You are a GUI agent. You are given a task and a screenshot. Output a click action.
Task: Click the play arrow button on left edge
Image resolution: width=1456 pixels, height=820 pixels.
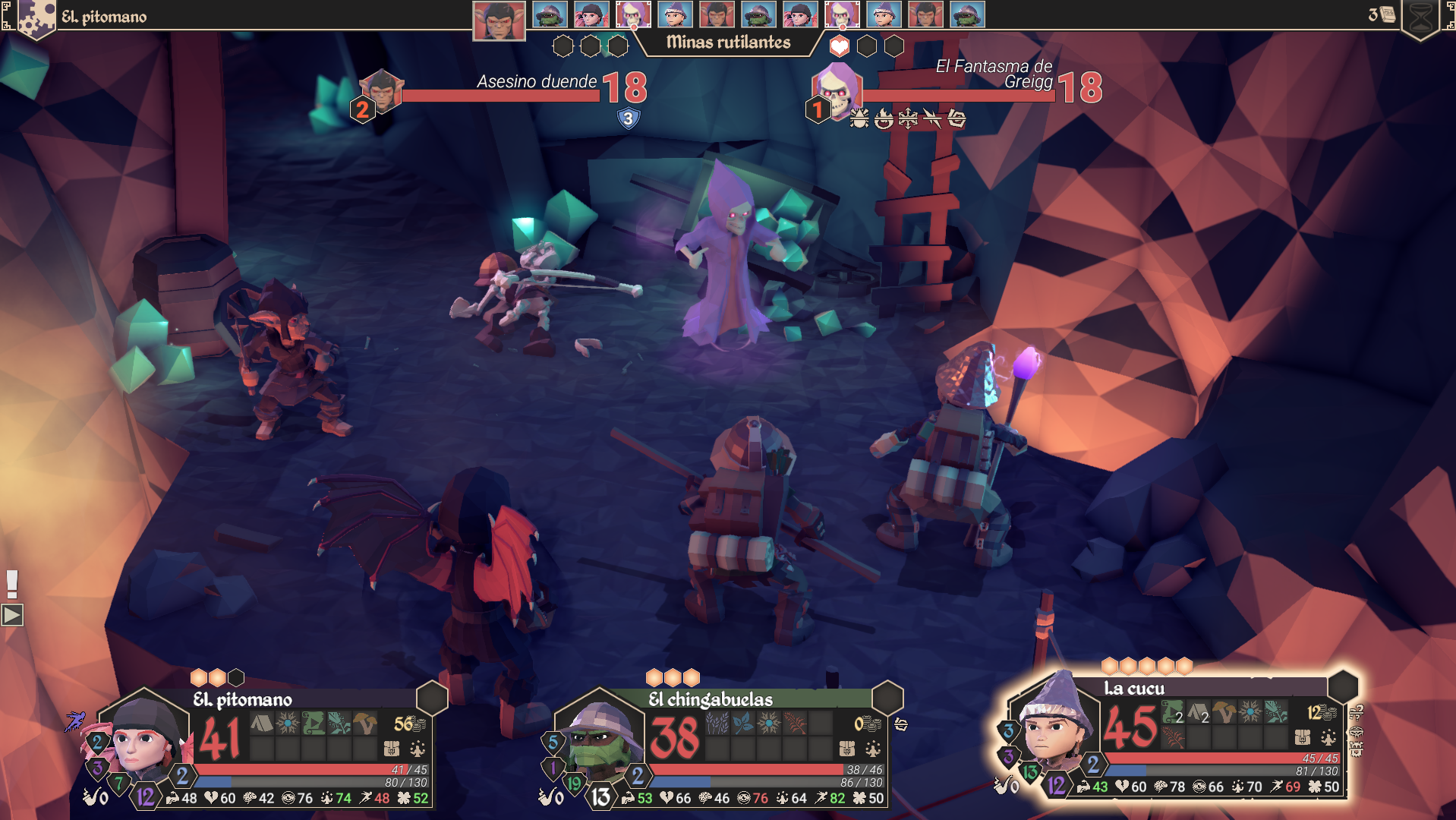coord(12,615)
